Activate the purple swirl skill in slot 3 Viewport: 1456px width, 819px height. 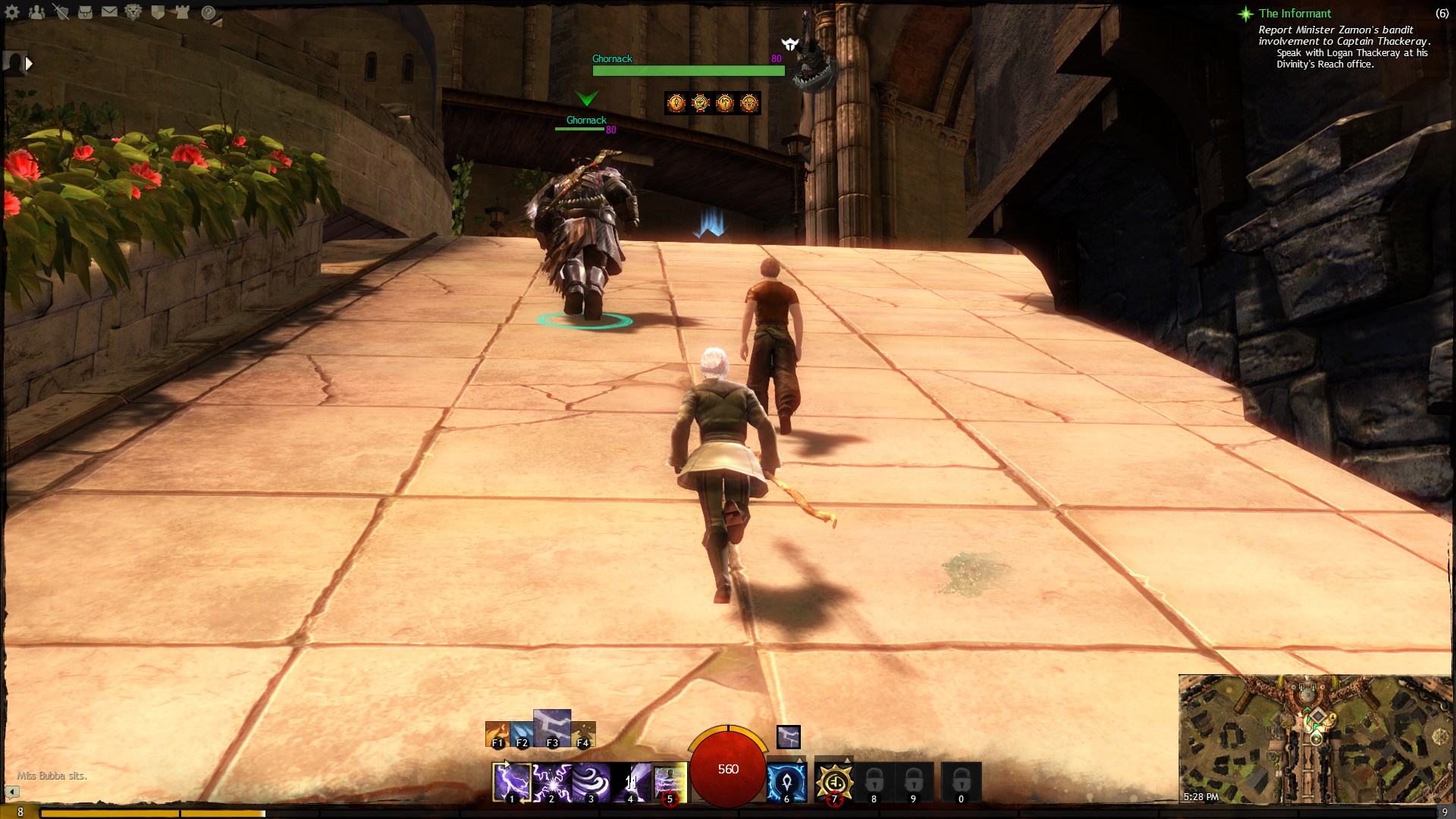click(x=591, y=782)
